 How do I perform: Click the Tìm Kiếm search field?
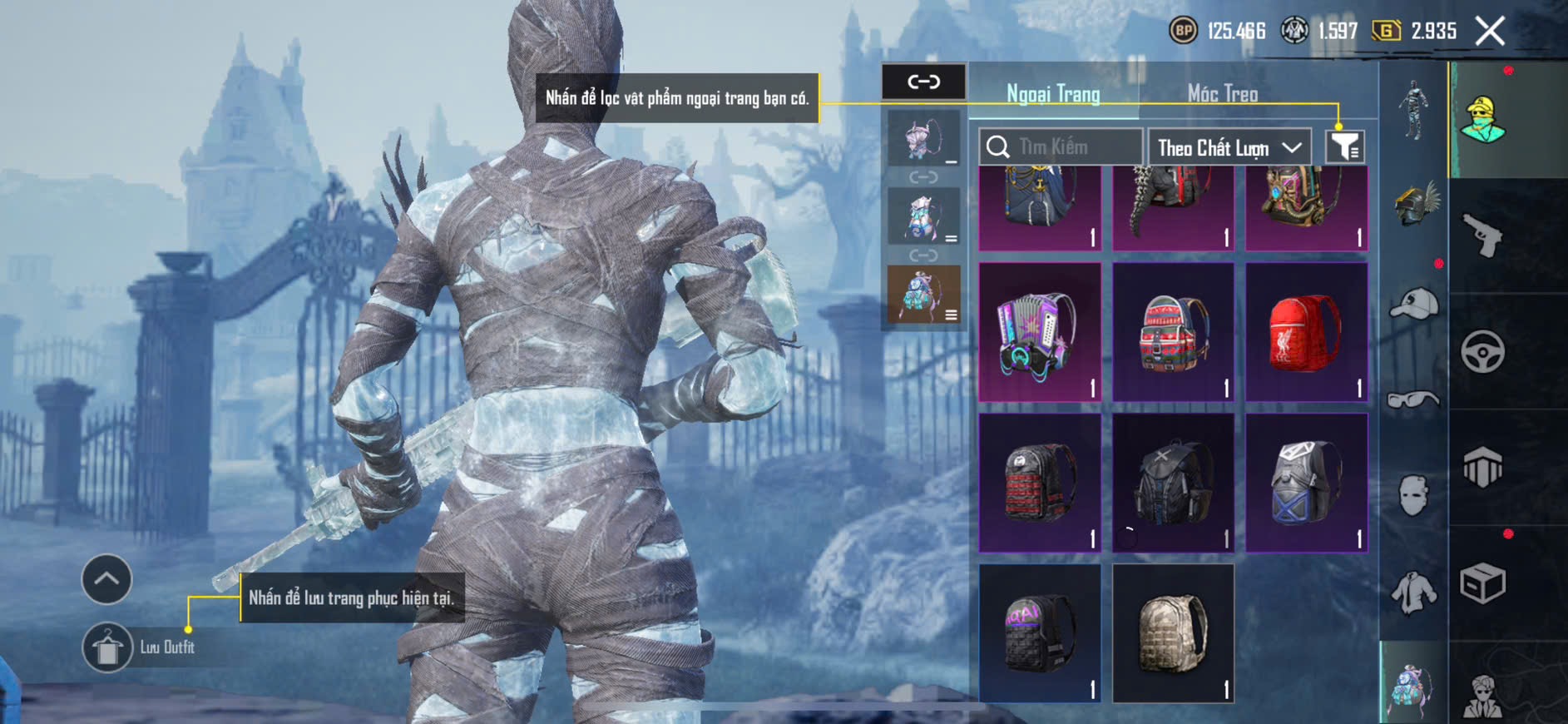coord(1061,147)
